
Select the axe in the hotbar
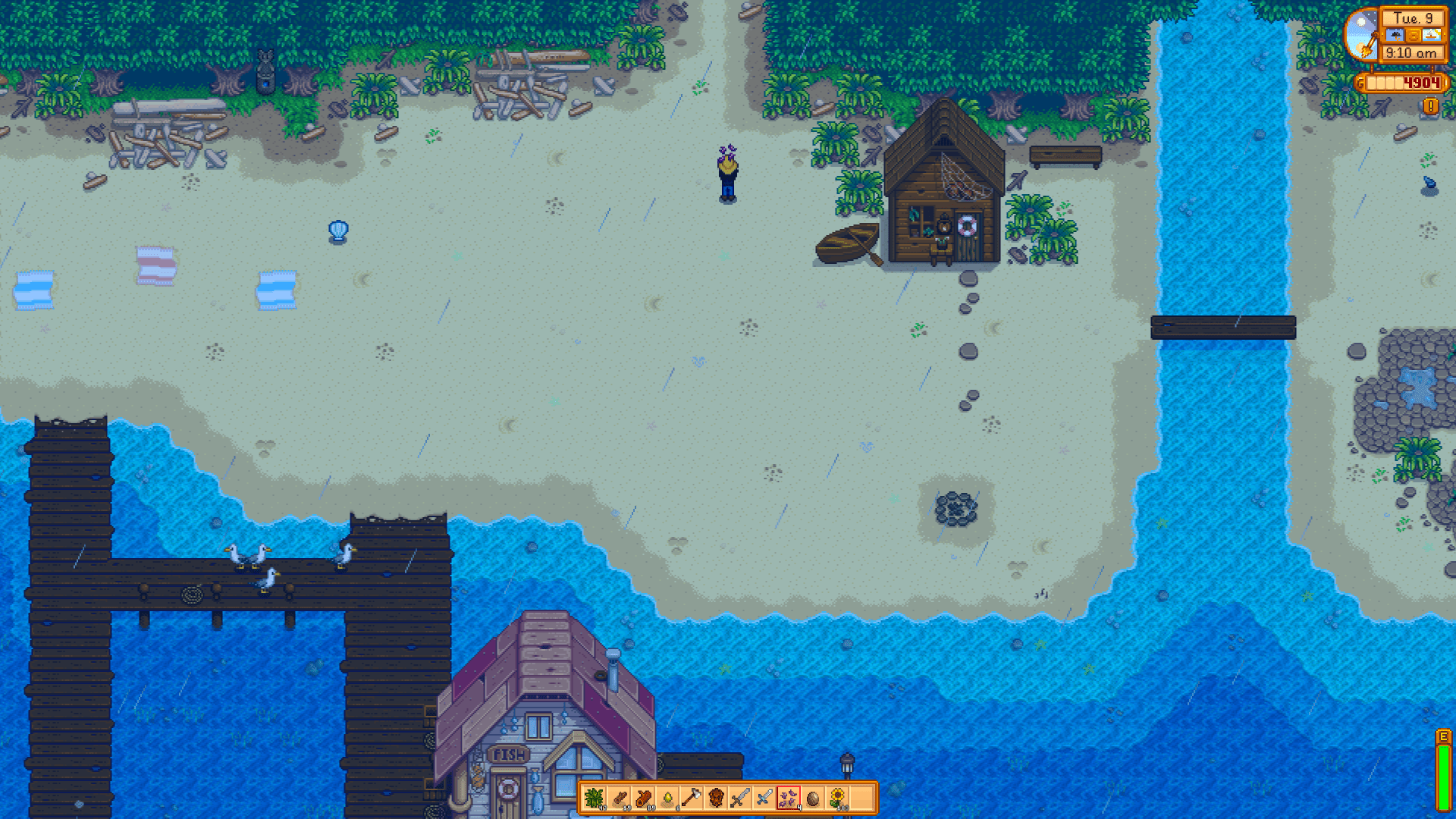(692, 797)
